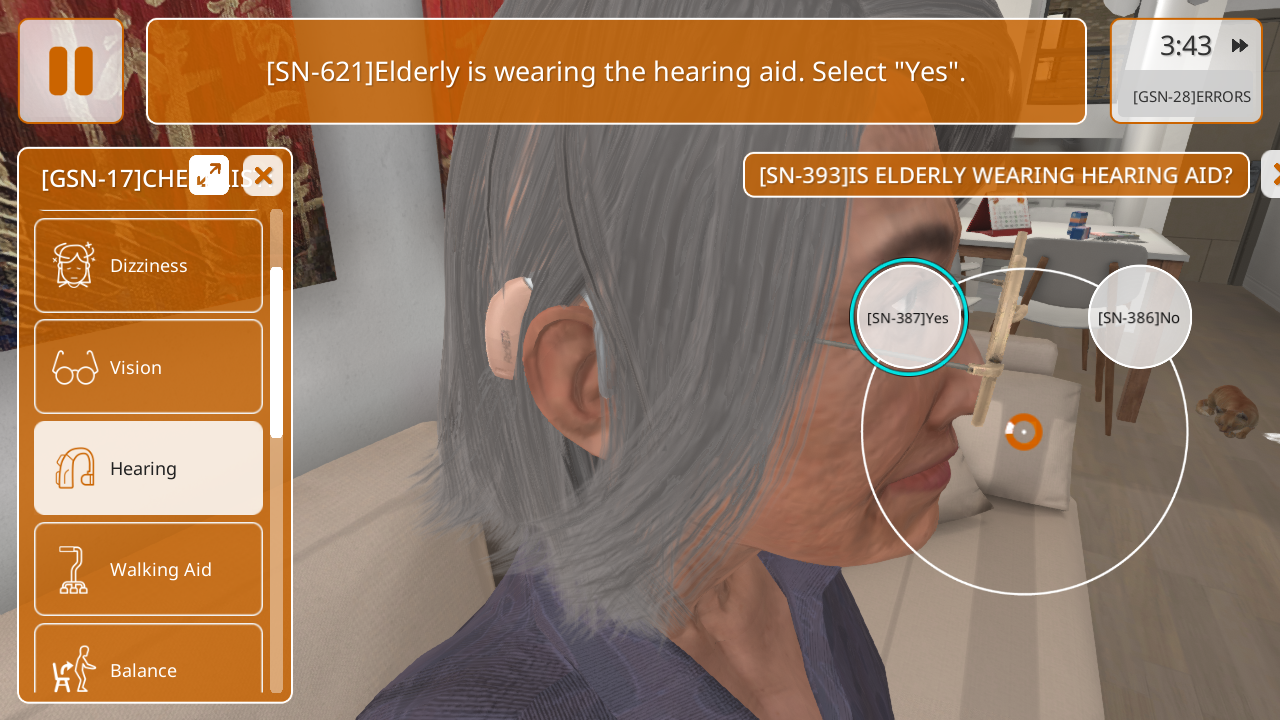
Task: Select the "Yes" answer bubble
Action: click(x=908, y=317)
